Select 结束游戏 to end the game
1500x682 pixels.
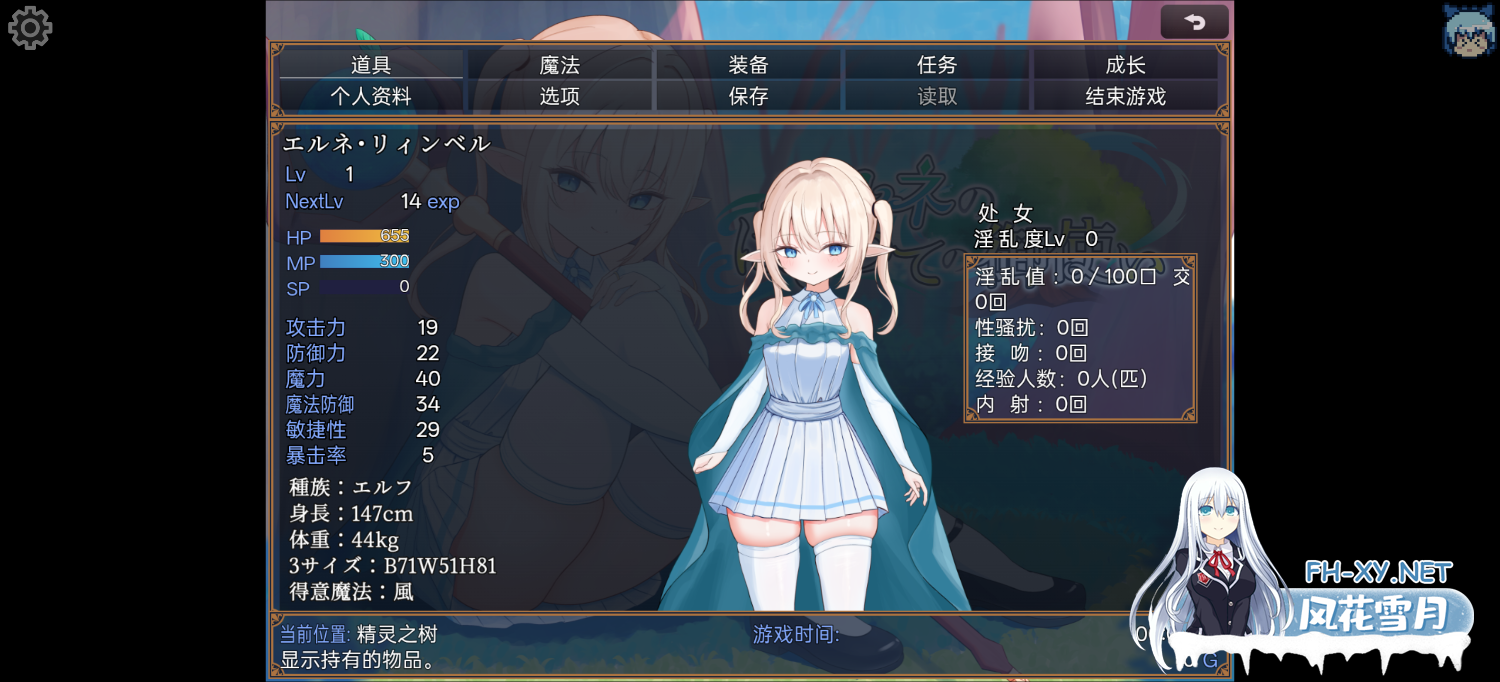click(1125, 96)
